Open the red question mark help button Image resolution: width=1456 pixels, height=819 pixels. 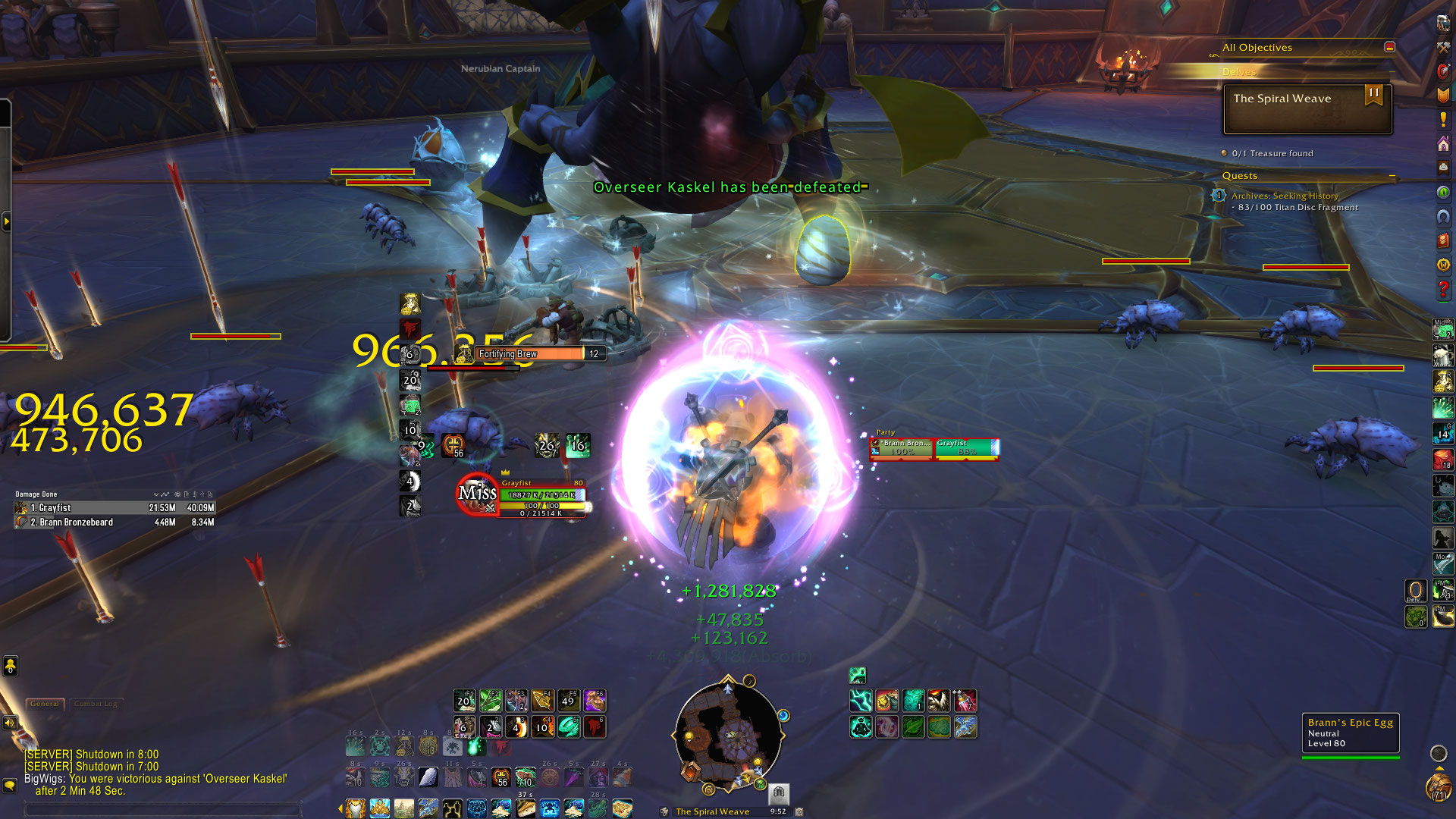[x=1443, y=289]
